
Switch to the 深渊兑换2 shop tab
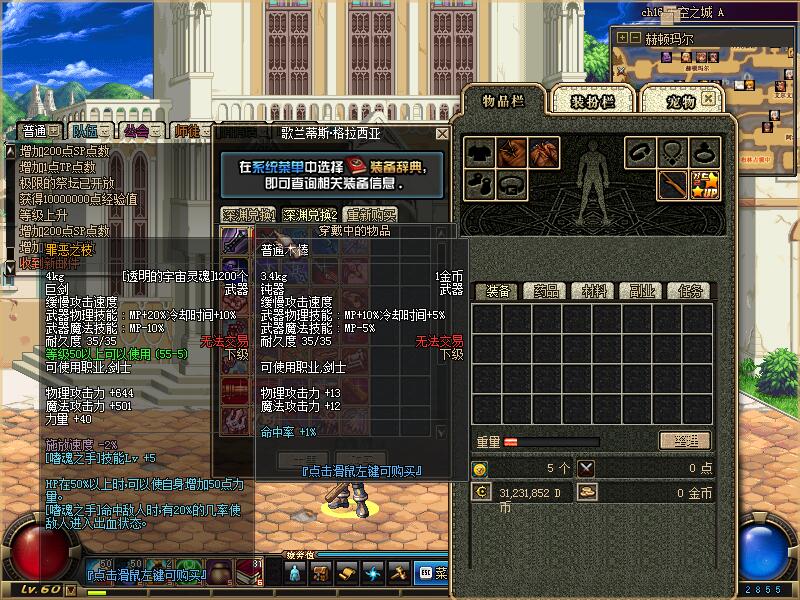point(308,214)
